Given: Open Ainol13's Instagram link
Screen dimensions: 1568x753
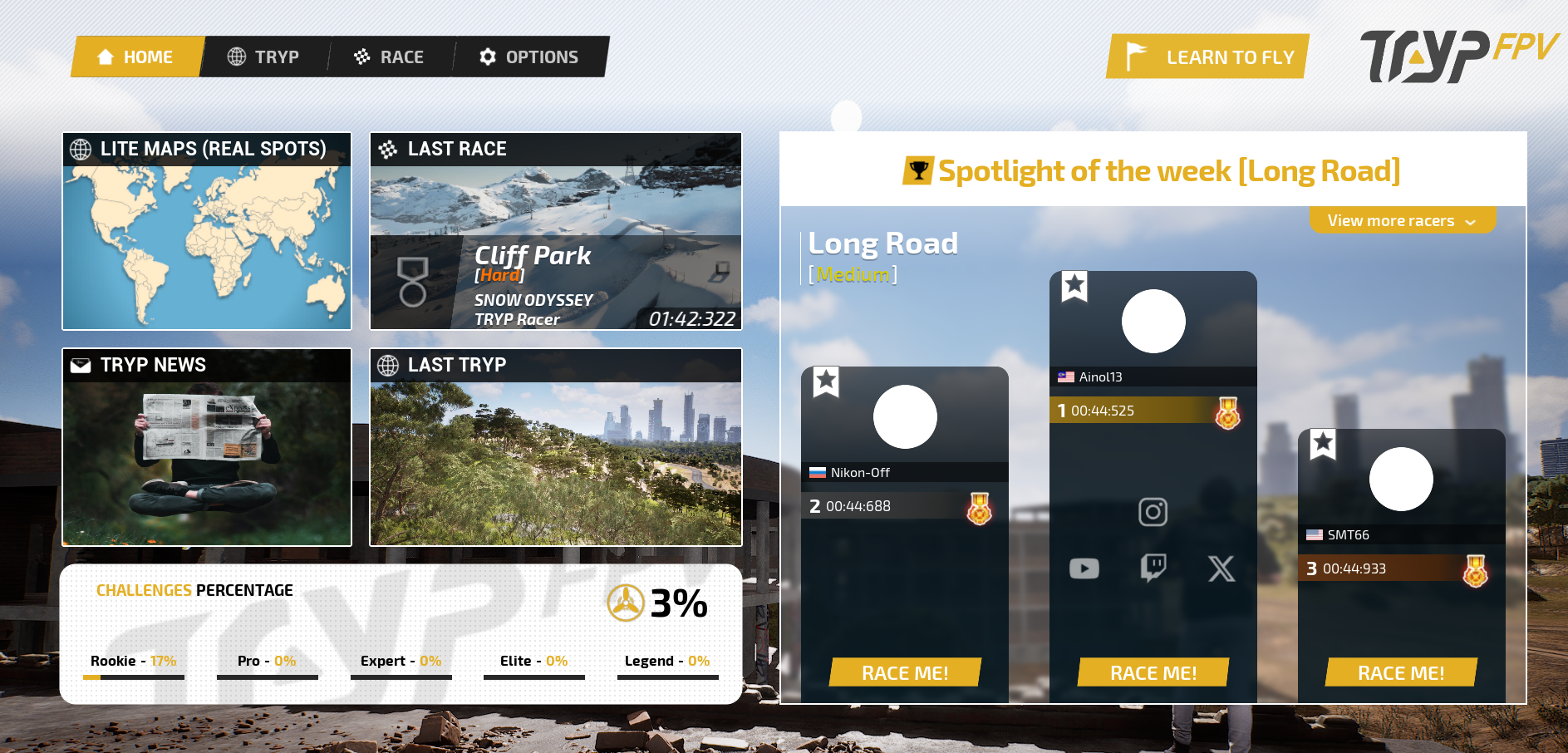Looking at the screenshot, I should [1153, 512].
